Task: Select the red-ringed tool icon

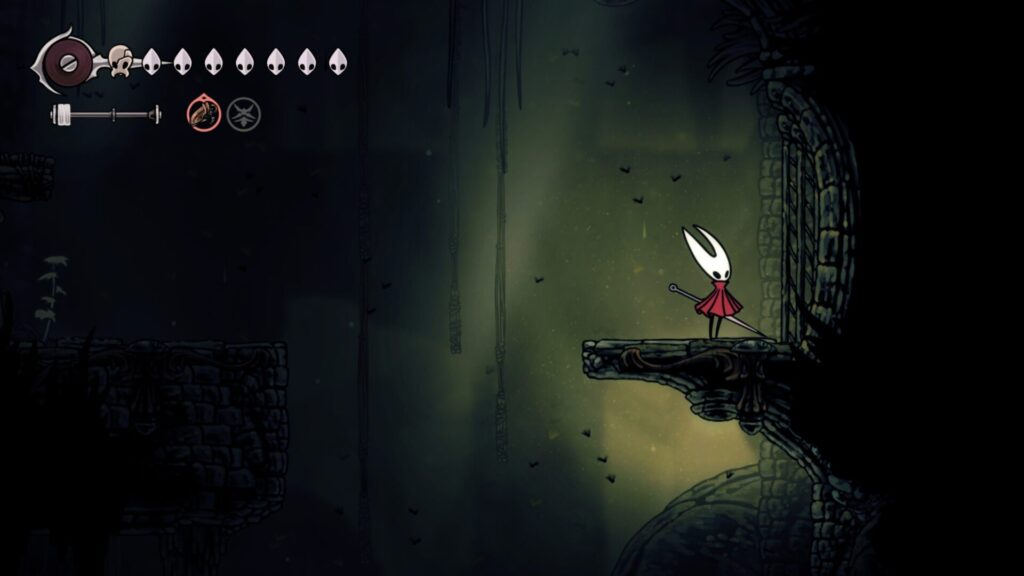Action: 201,112
